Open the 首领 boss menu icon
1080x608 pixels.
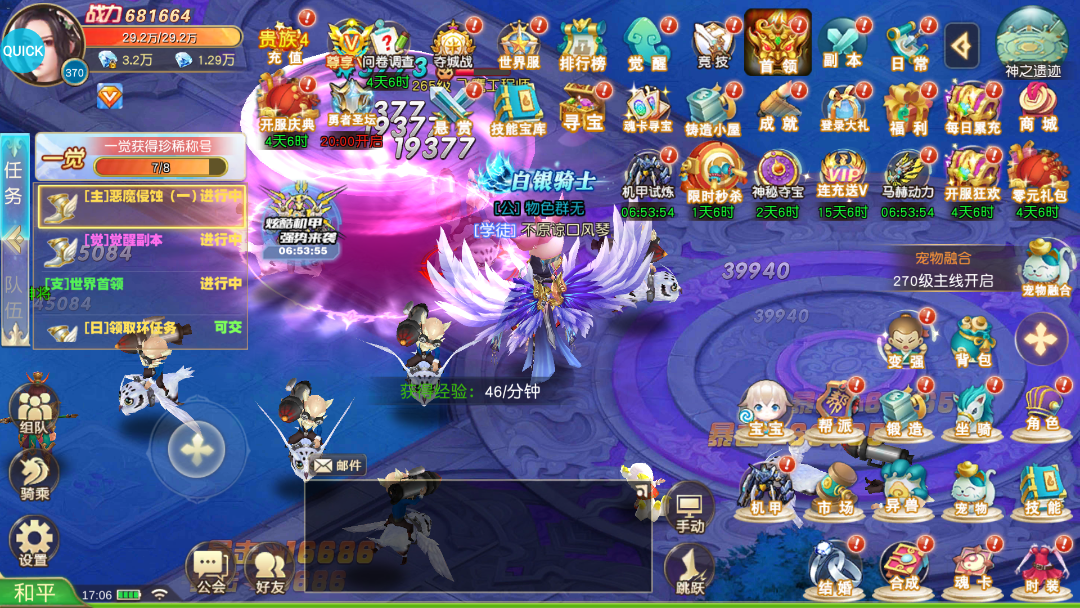777,43
